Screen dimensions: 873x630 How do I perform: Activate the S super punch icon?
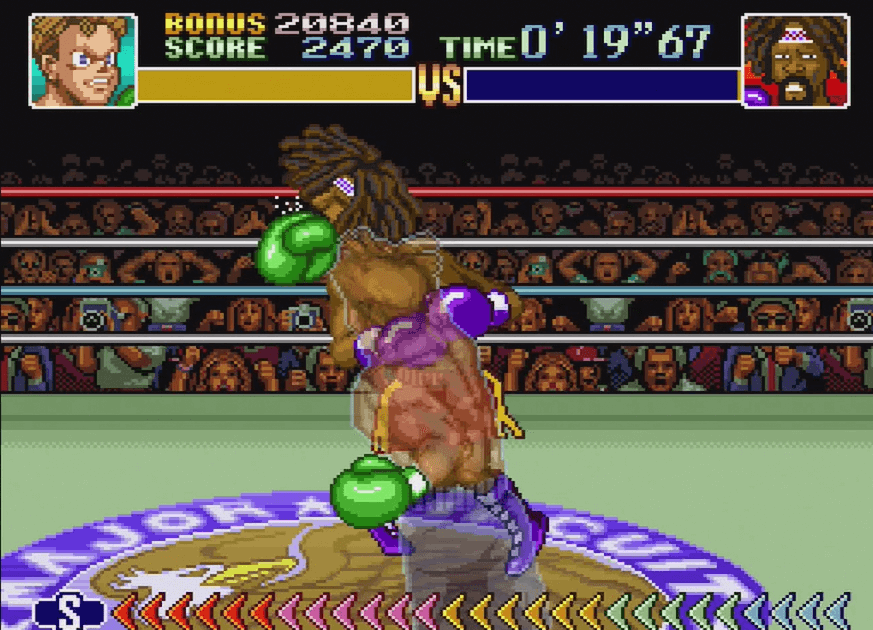68,611
